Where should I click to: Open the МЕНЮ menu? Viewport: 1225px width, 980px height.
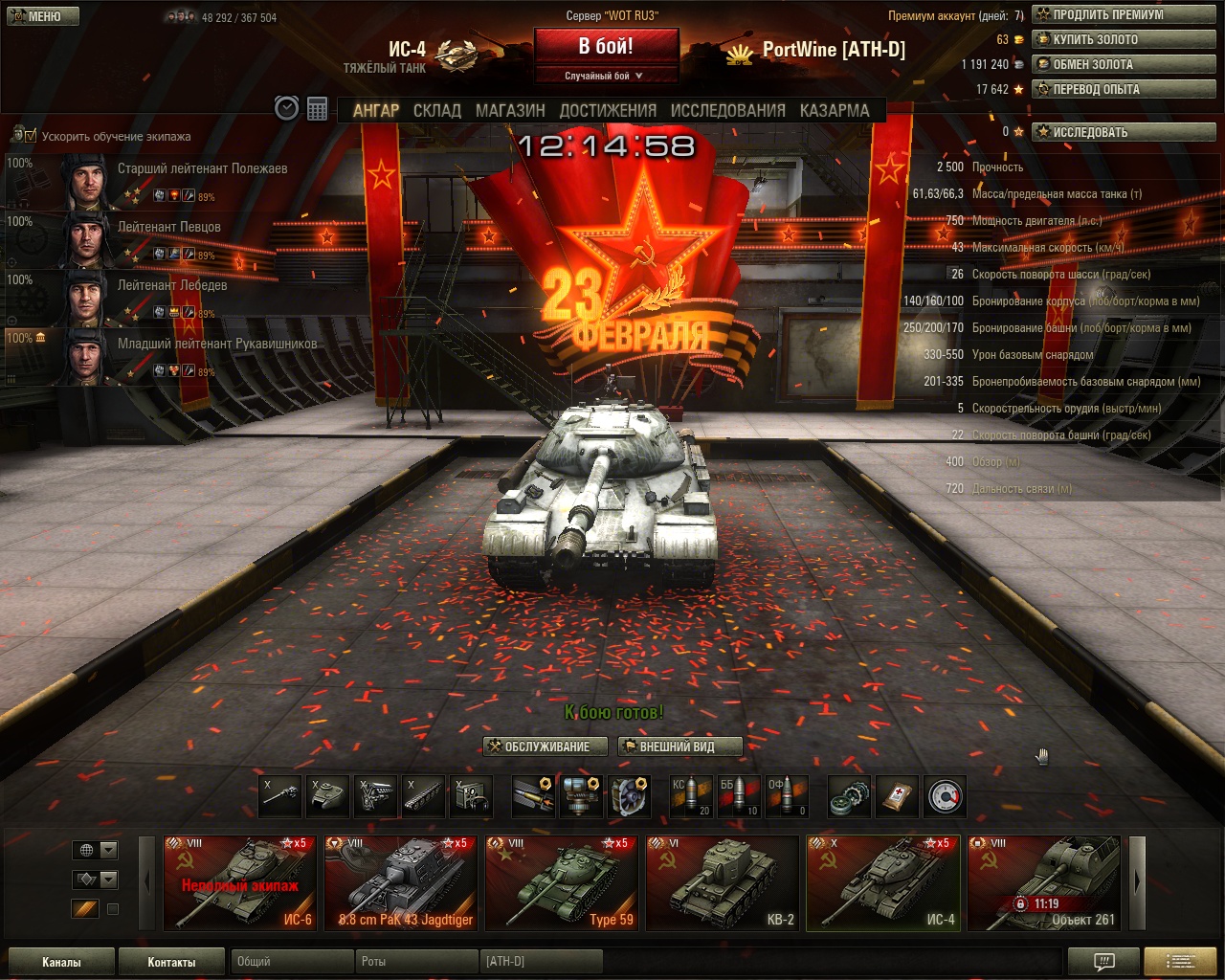point(36,16)
